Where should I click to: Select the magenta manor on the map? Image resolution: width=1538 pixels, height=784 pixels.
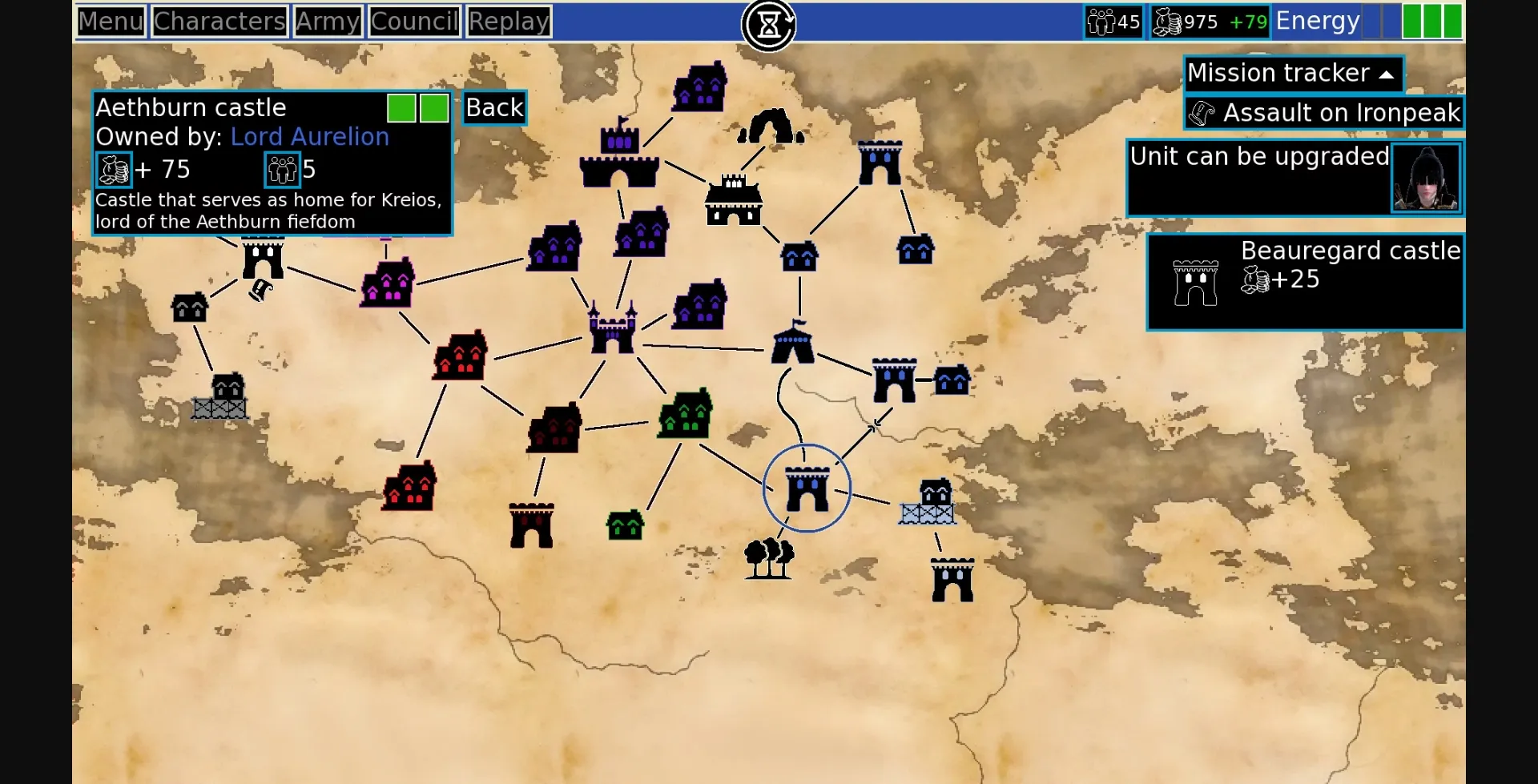(x=386, y=285)
